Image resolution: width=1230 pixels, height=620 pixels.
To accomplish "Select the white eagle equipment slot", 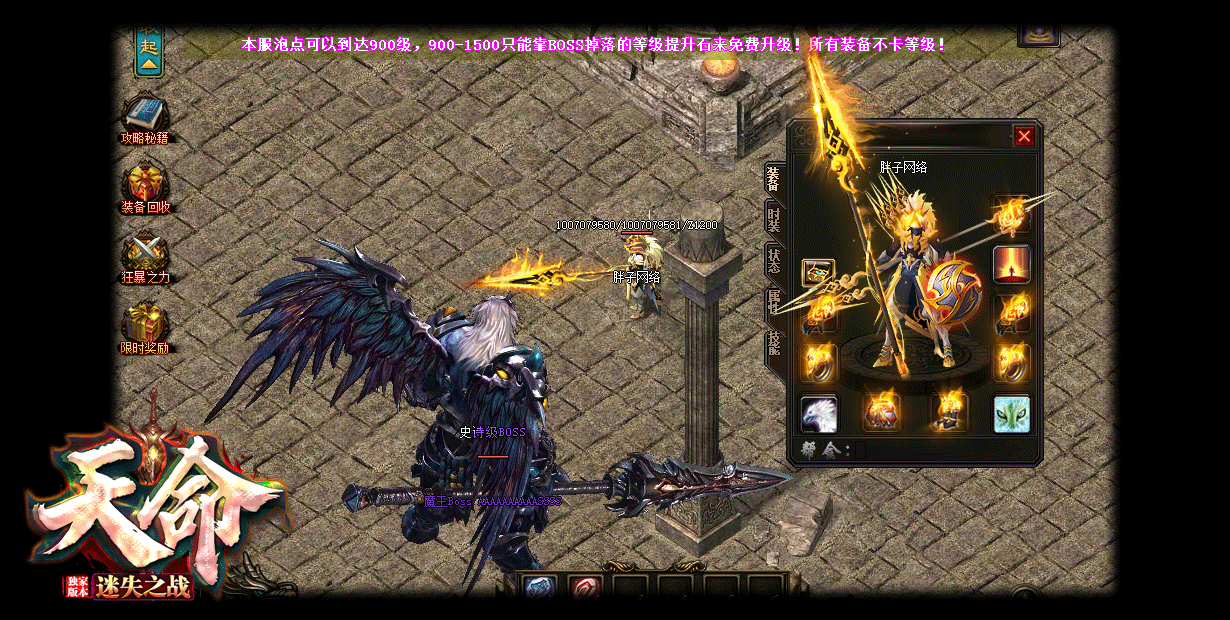I will point(818,413).
